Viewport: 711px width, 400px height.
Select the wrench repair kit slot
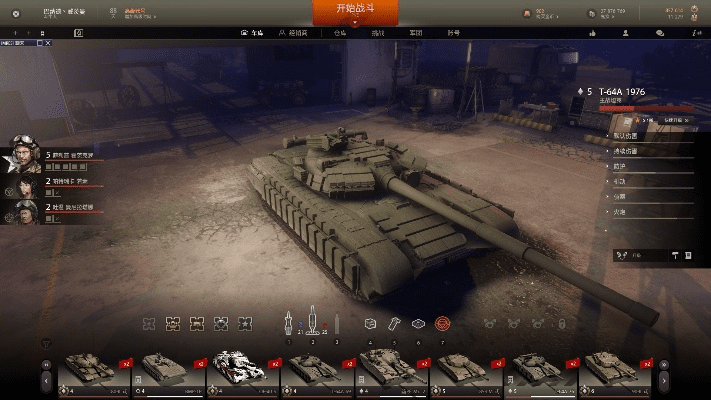[x=394, y=324]
